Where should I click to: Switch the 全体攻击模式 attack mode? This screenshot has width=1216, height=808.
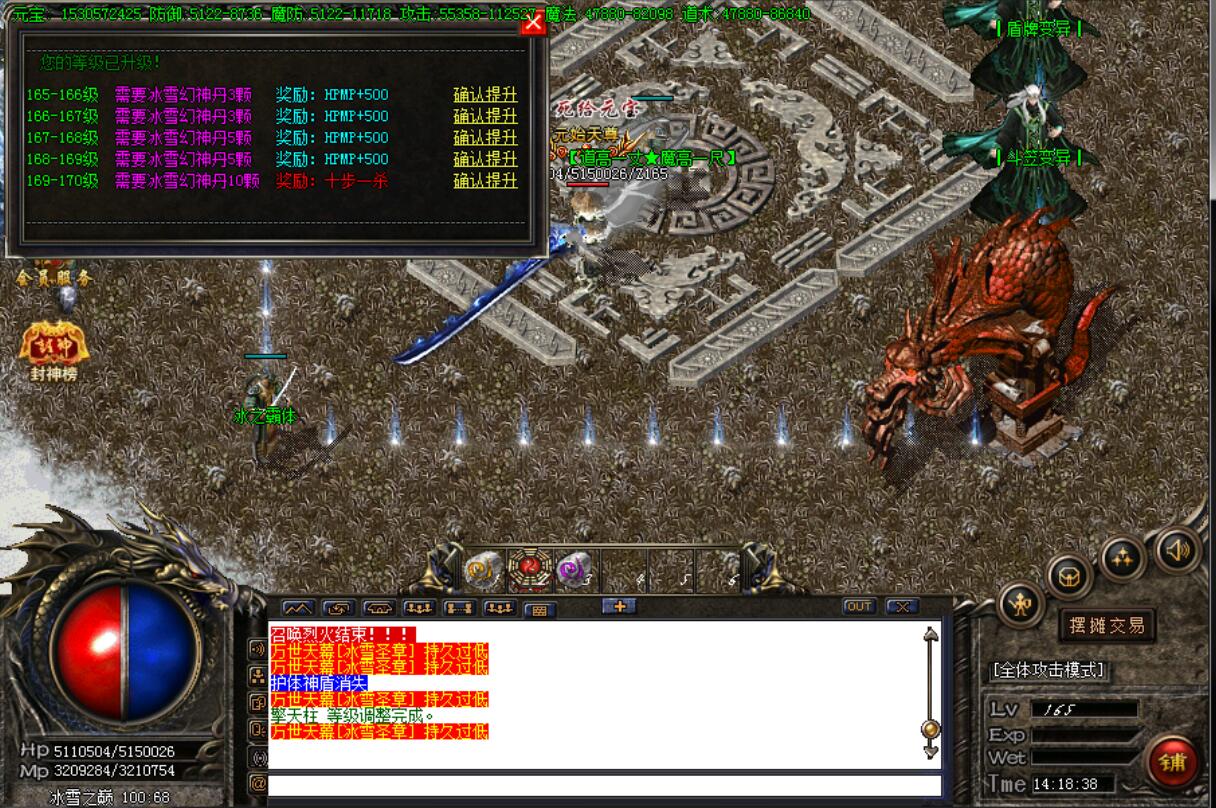(x=1048, y=670)
